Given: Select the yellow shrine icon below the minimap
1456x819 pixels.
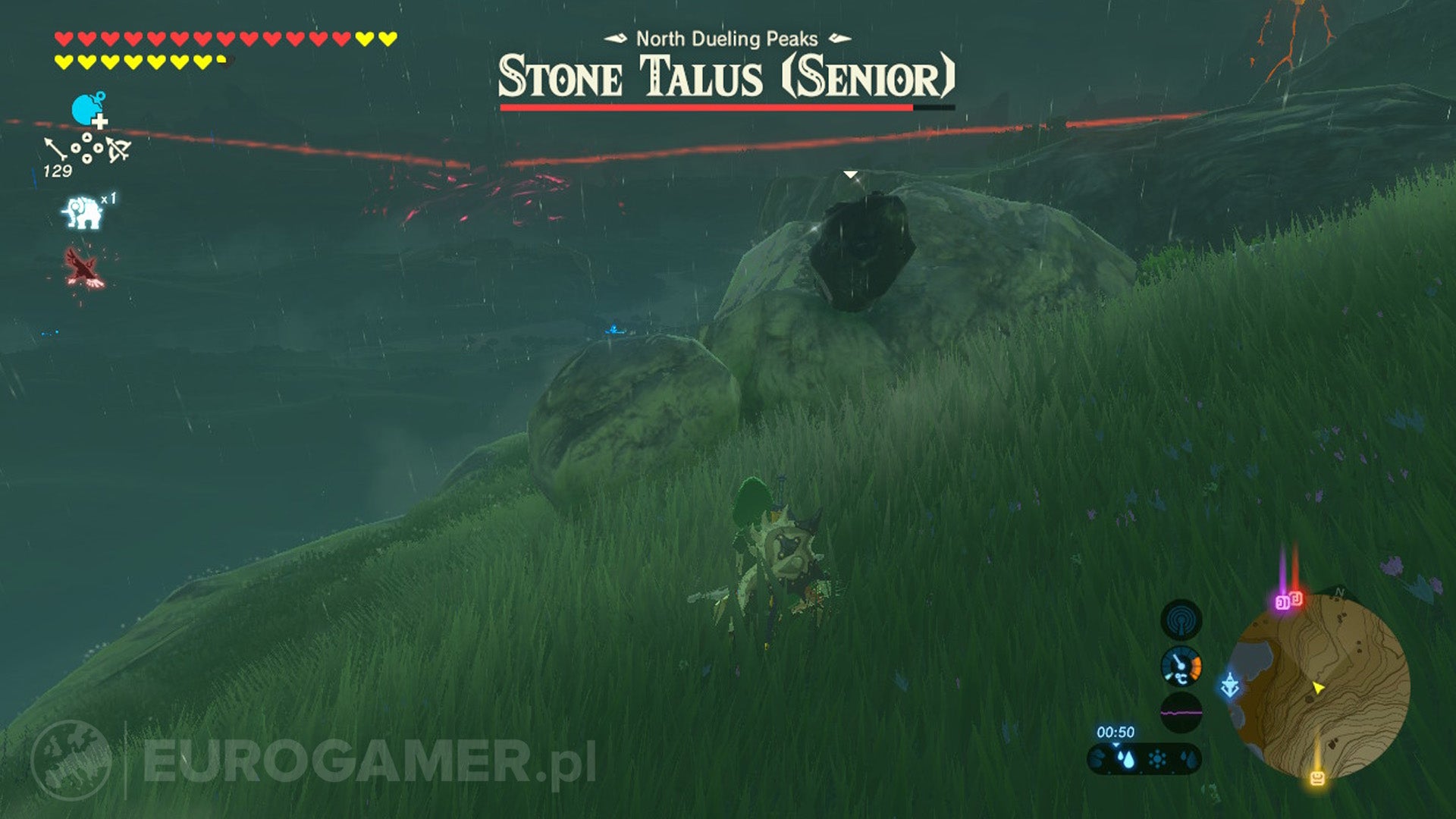Looking at the screenshot, I should (x=1317, y=777).
